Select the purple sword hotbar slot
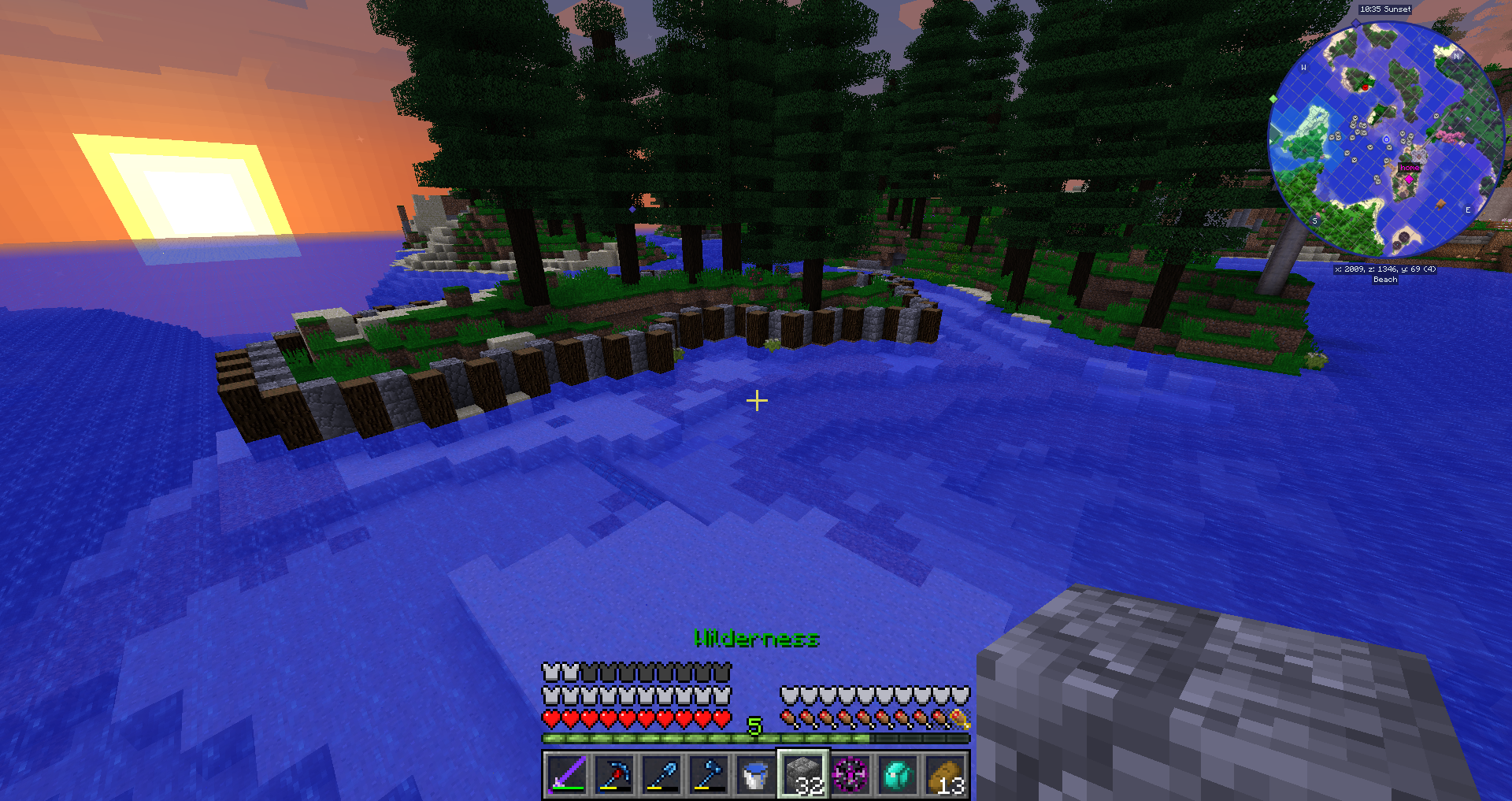This screenshot has width=1512, height=801. pyautogui.click(x=566, y=775)
